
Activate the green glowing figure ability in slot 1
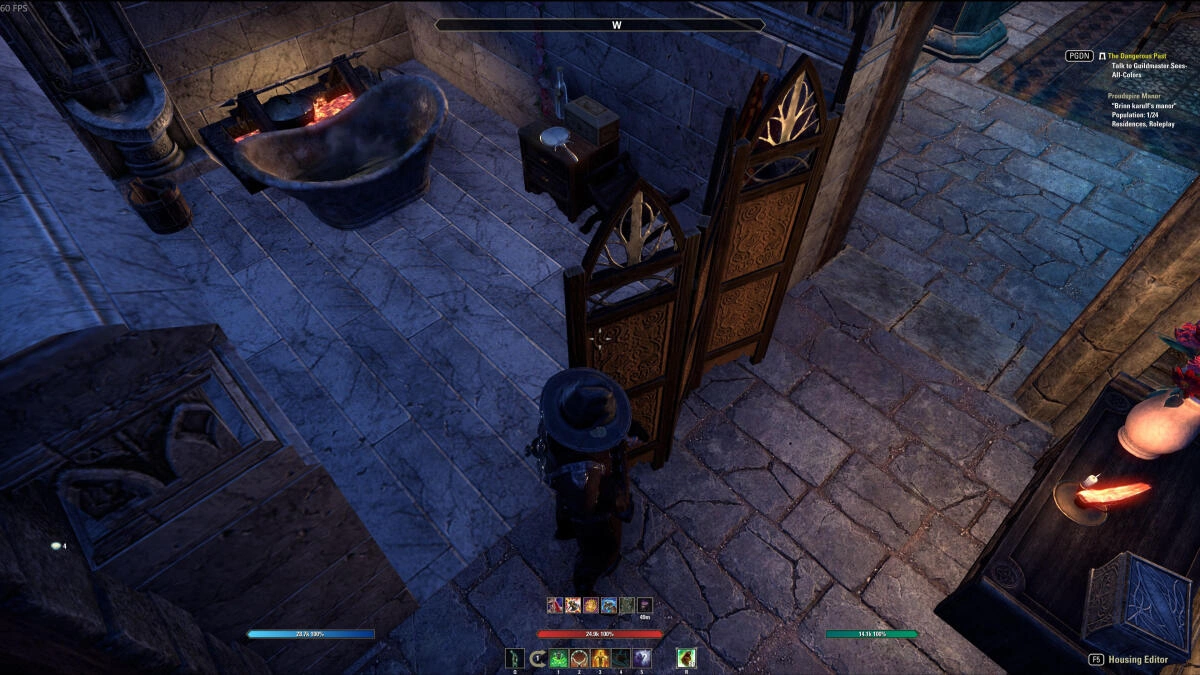tap(559, 658)
